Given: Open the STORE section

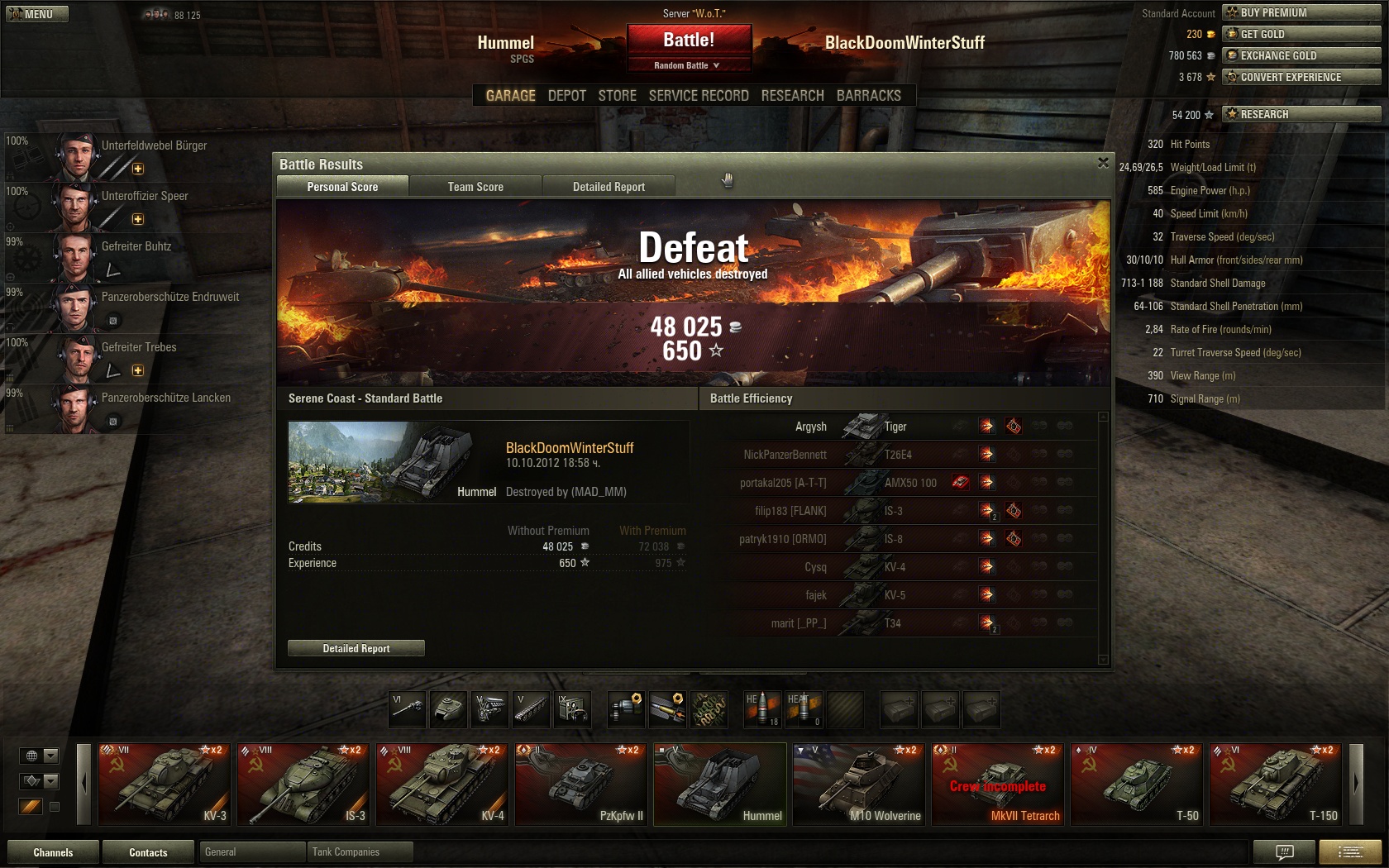Looking at the screenshot, I should 618,96.
